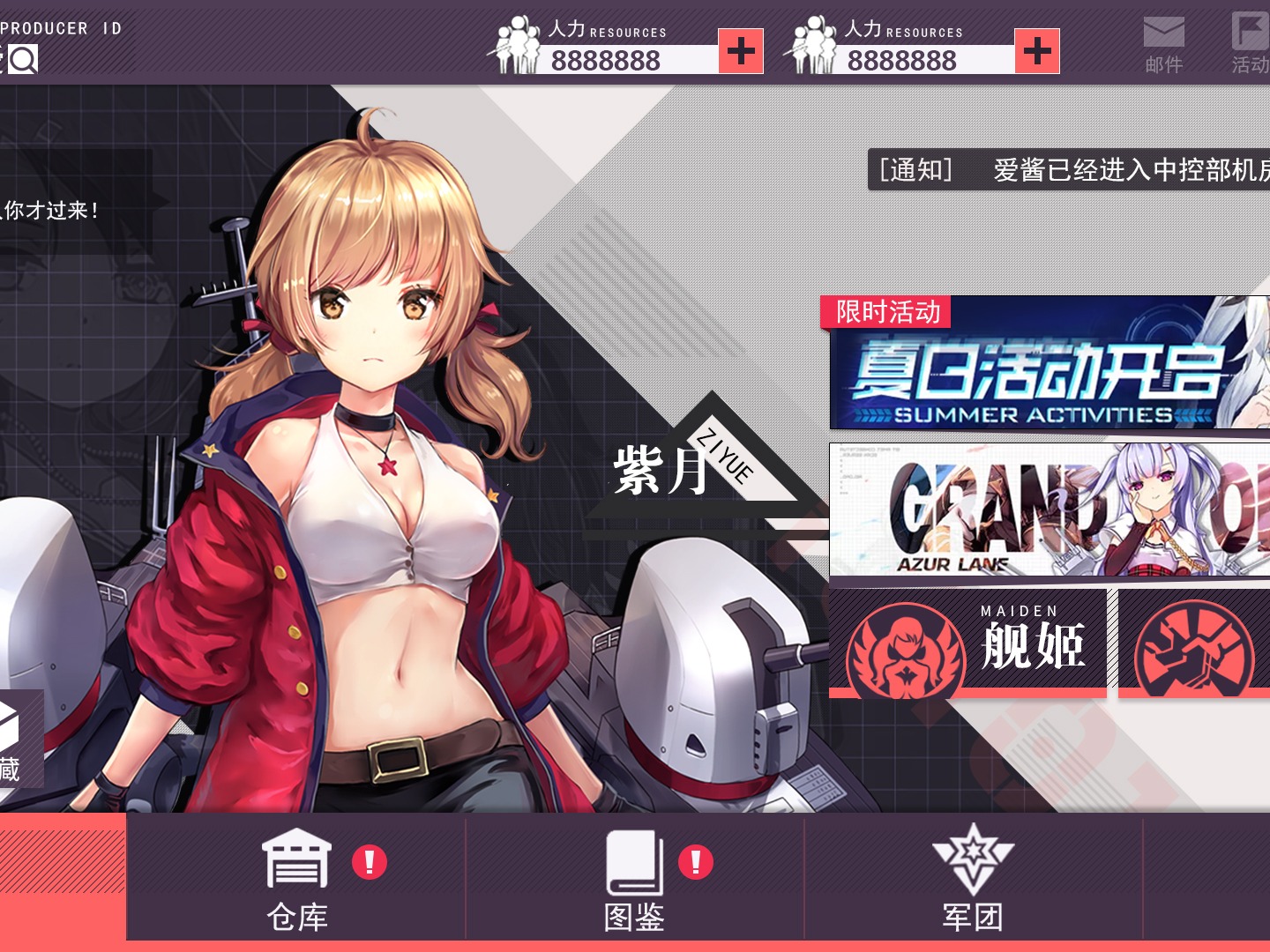The image size is (1270, 952).
Task: Open the 邮件 mail envelope icon
Action: pos(1163,40)
